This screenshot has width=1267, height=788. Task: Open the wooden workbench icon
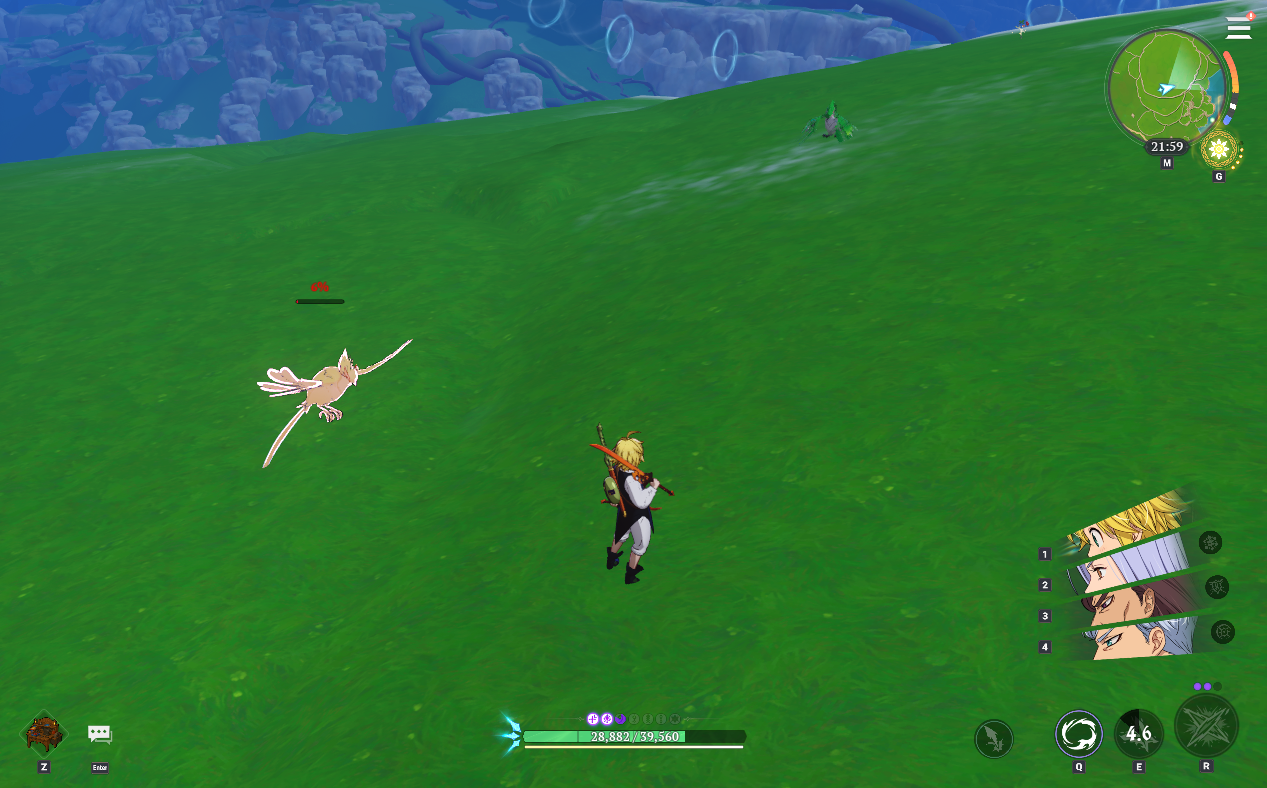click(x=44, y=733)
